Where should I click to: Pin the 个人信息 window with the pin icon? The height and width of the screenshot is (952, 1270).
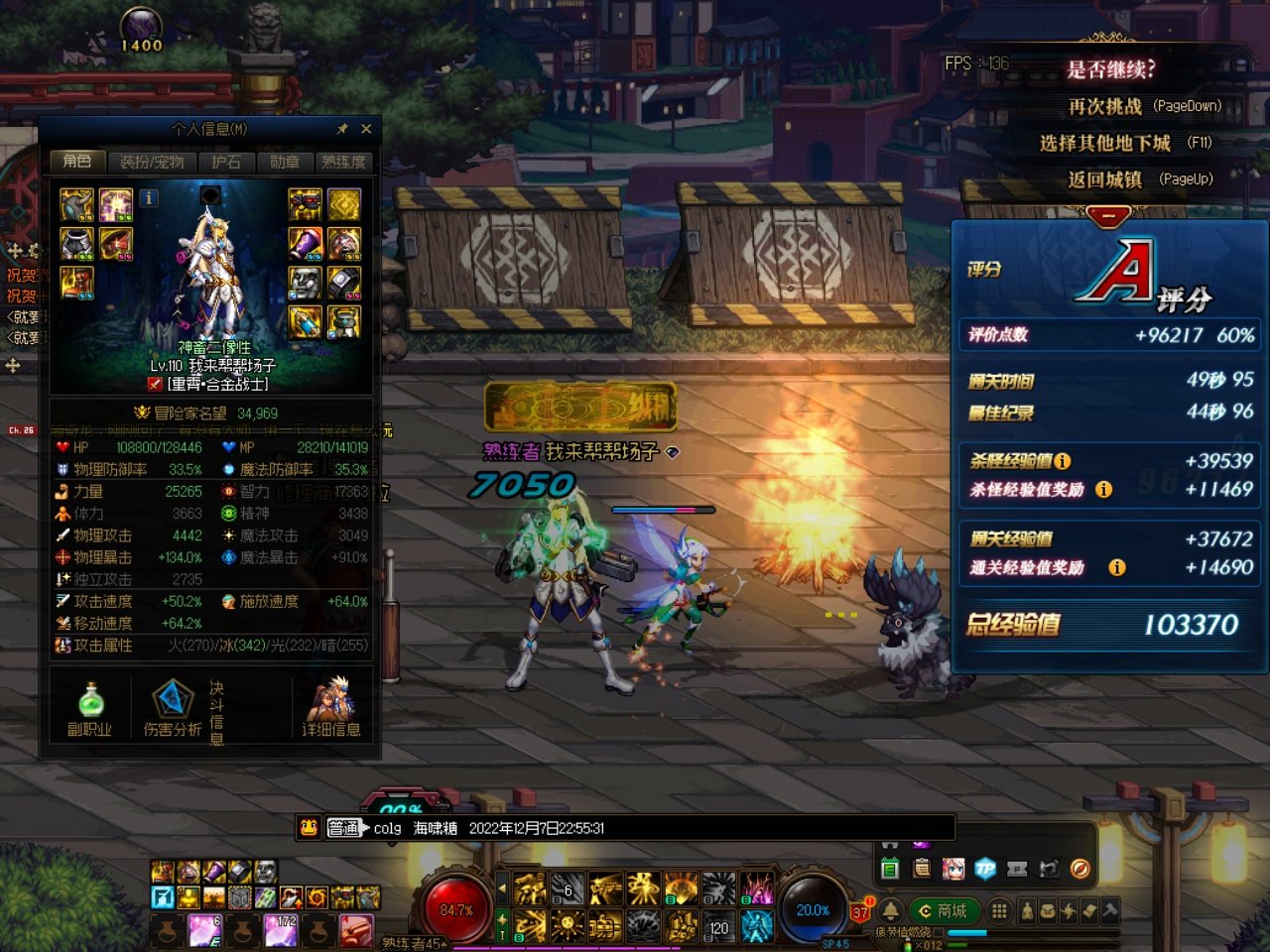(x=342, y=129)
